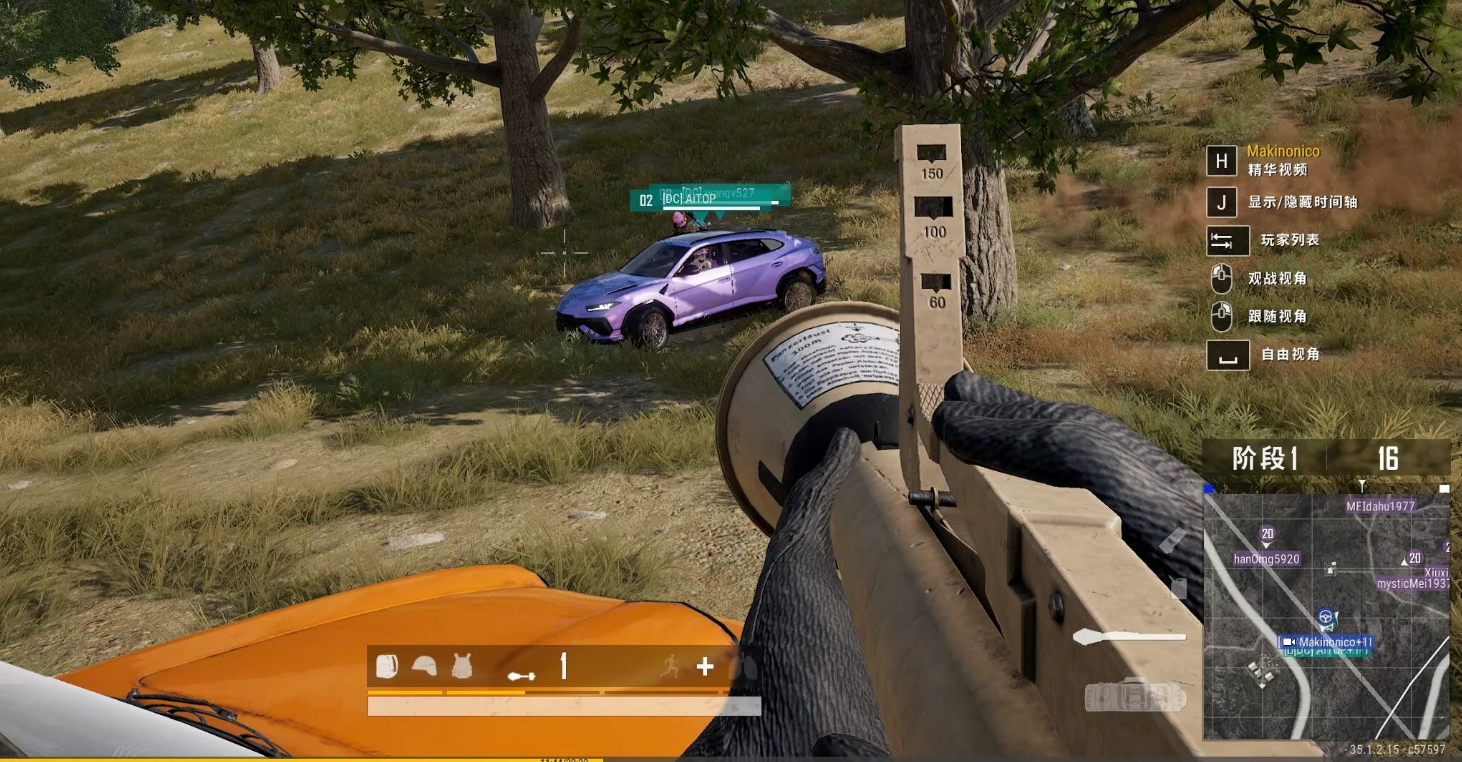Image resolution: width=1462 pixels, height=762 pixels.
Task: Select Makinonico camera label on minimap
Action: coord(1327,642)
